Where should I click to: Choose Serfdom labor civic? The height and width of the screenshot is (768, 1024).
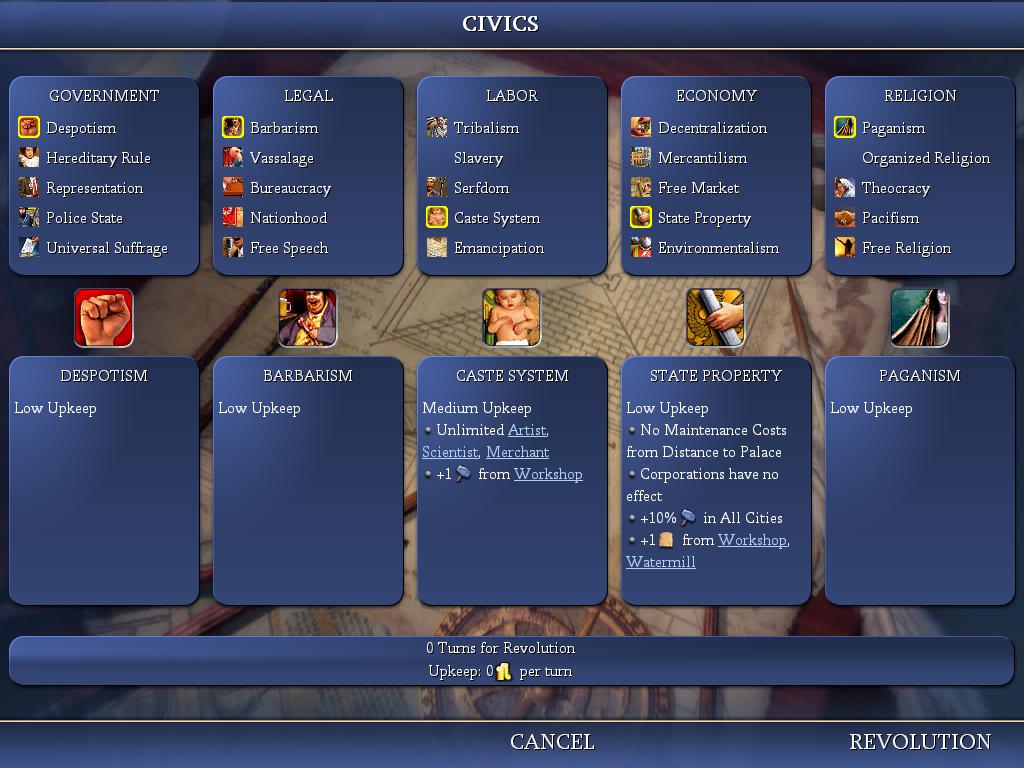pos(481,188)
